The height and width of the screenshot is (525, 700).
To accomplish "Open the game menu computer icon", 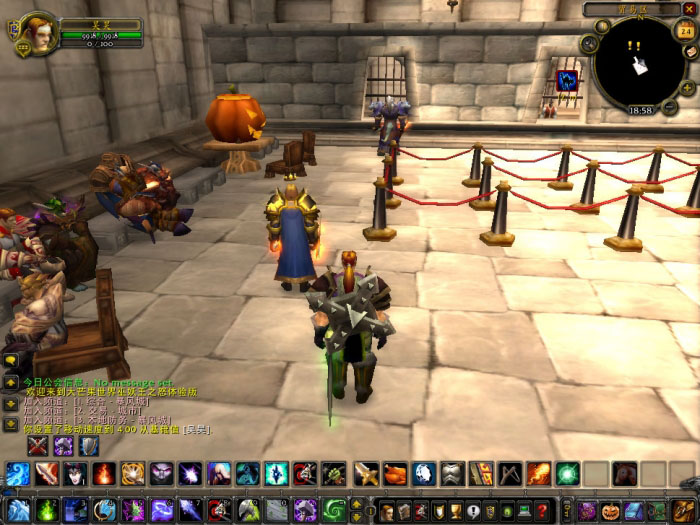I will click(x=525, y=511).
